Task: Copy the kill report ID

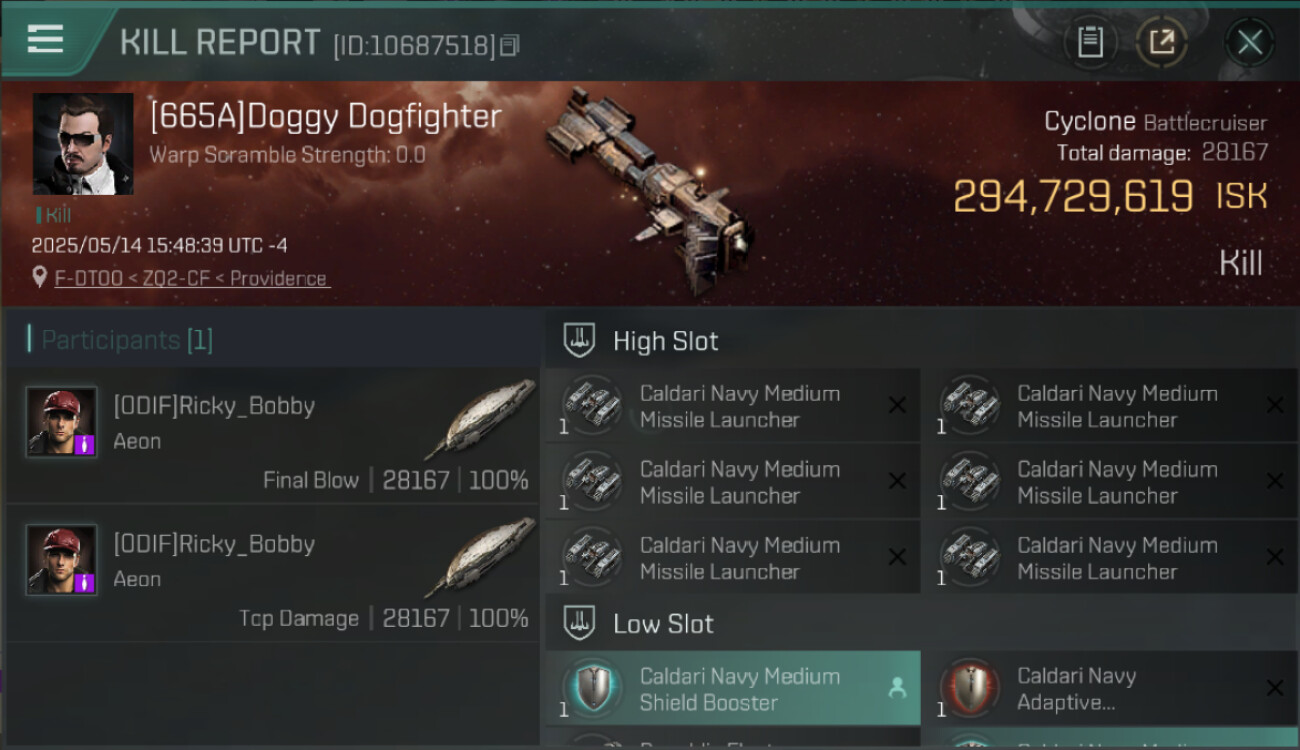Action: click(510, 45)
